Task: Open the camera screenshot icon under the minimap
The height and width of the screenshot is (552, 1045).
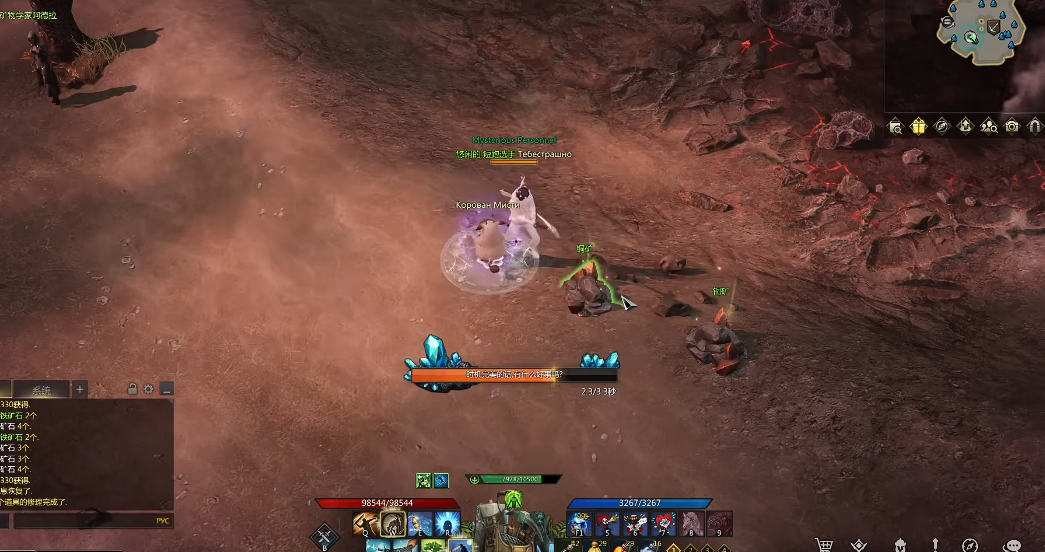Action: (1012, 126)
